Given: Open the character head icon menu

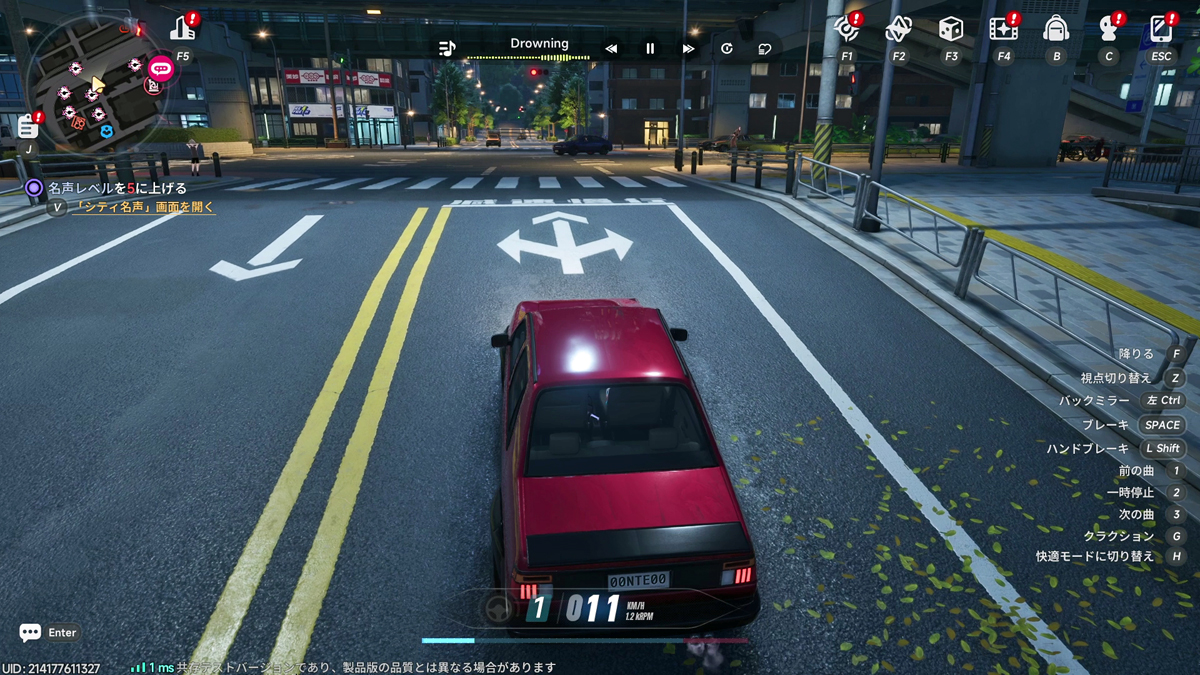Looking at the screenshot, I should tap(1108, 28).
